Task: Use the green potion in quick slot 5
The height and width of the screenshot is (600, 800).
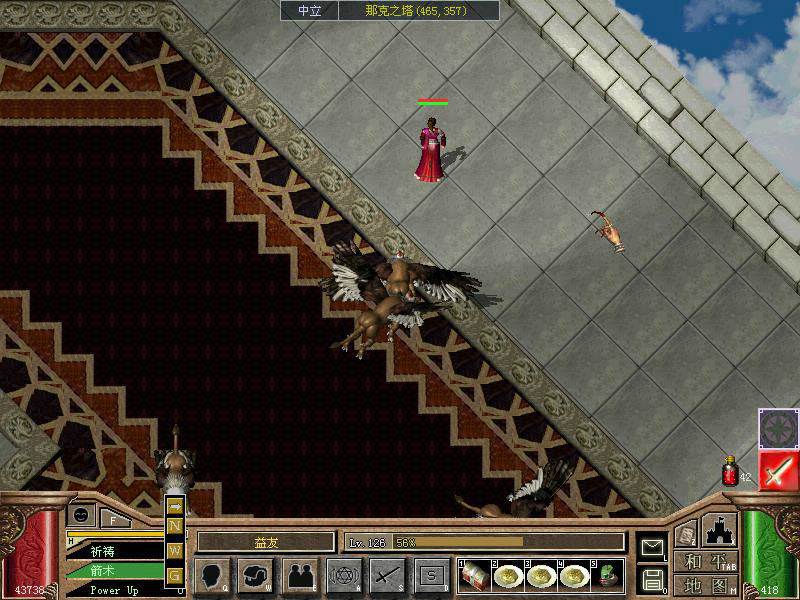Action: 608,575
